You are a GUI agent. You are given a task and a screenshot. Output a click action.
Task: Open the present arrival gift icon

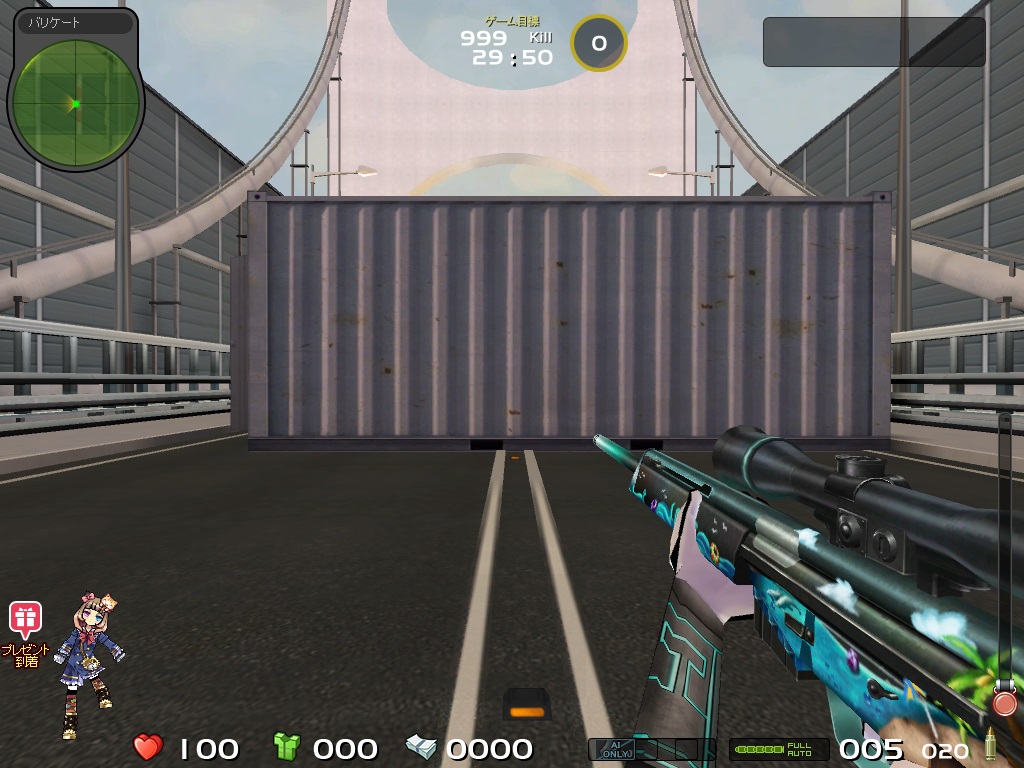click(25, 620)
